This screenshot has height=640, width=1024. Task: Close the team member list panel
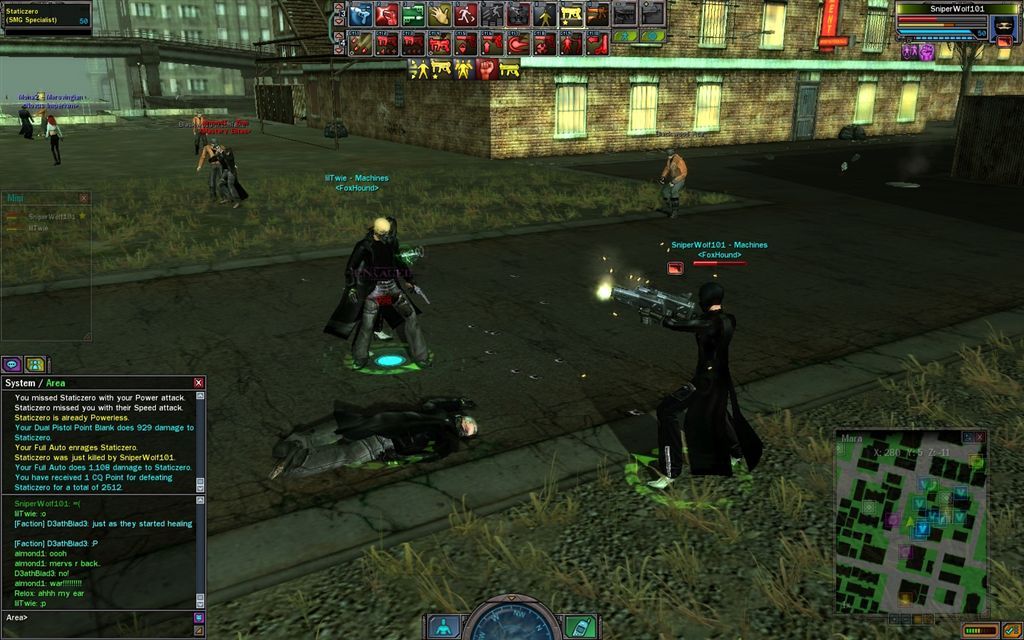tap(84, 198)
